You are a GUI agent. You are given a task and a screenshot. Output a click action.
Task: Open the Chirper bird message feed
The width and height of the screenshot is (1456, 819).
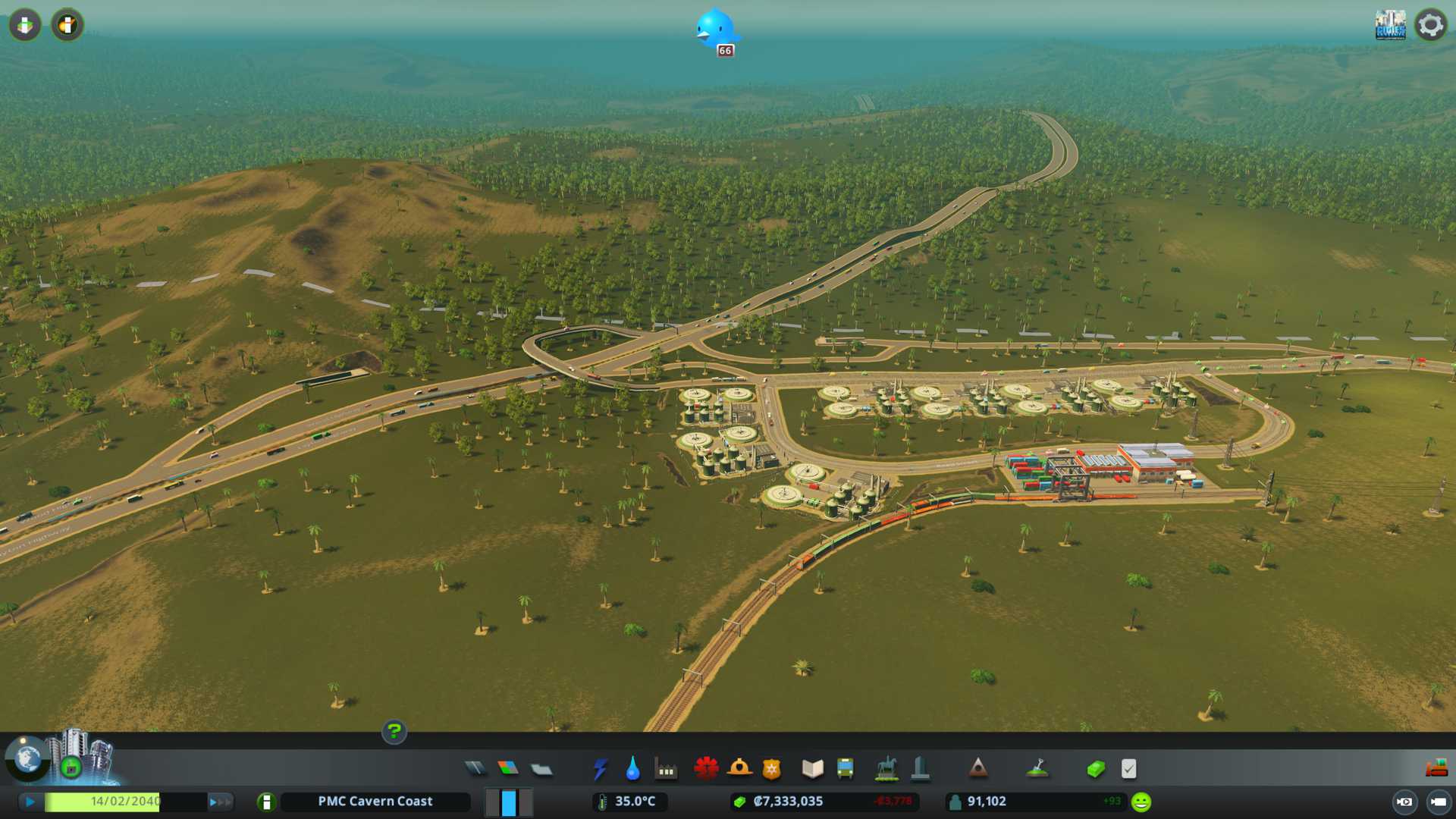click(715, 30)
